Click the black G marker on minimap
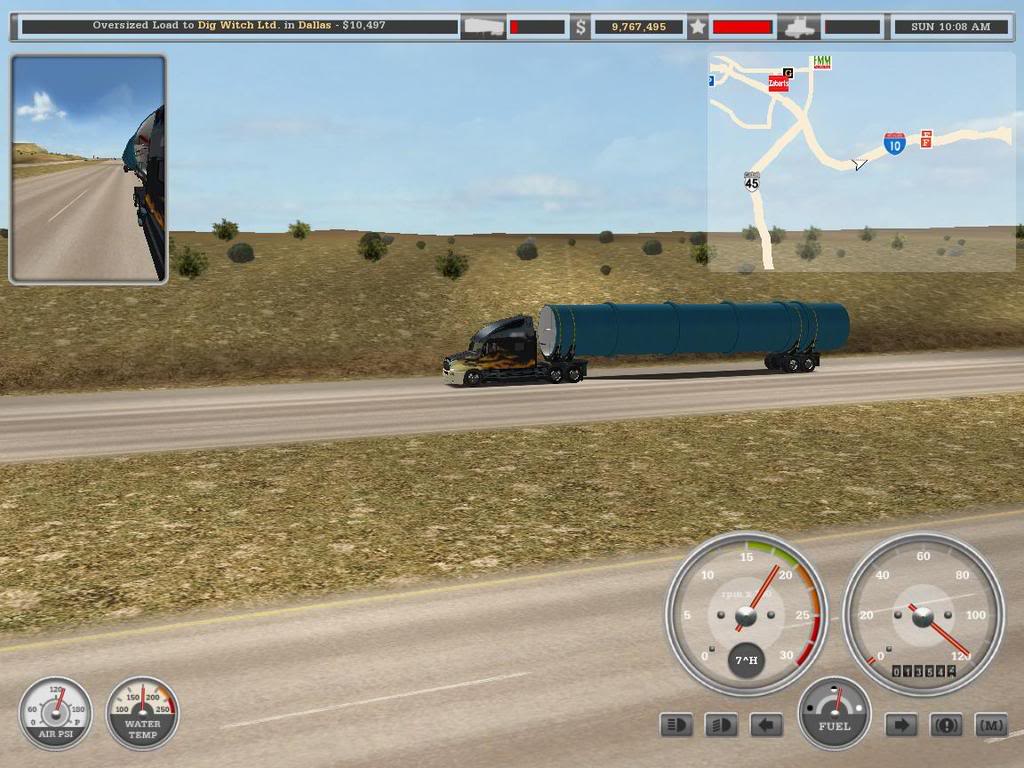 point(788,72)
